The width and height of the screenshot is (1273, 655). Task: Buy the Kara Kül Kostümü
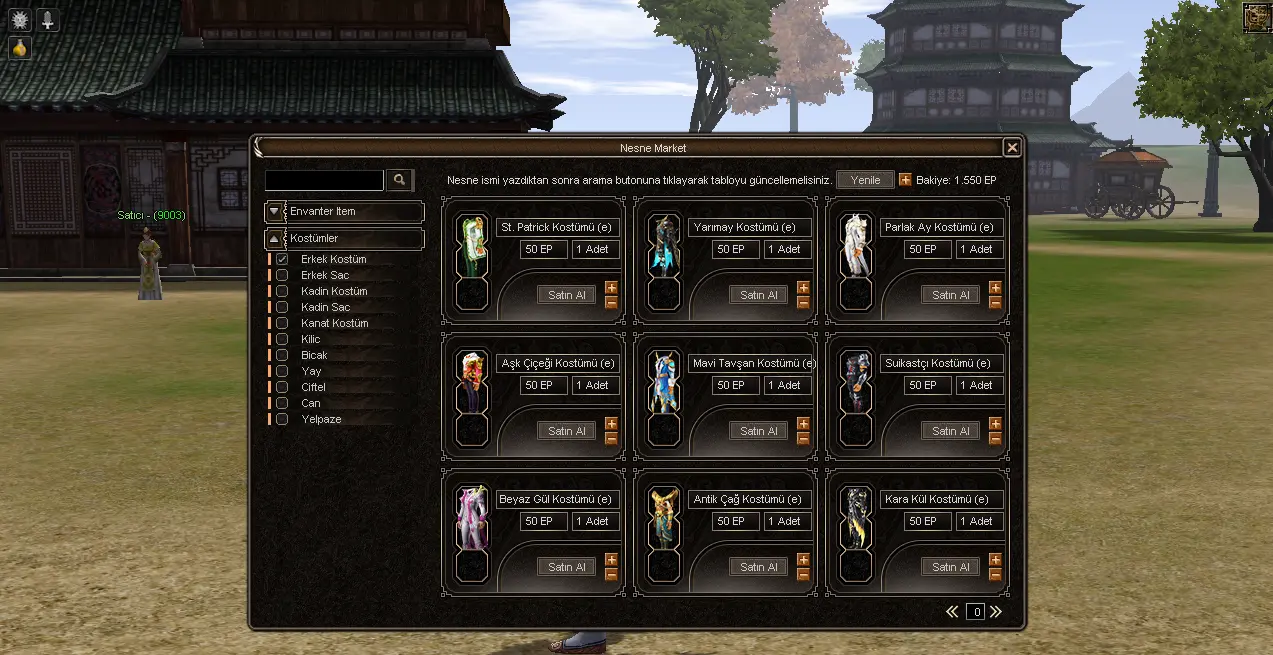pyautogui.click(x=950, y=567)
